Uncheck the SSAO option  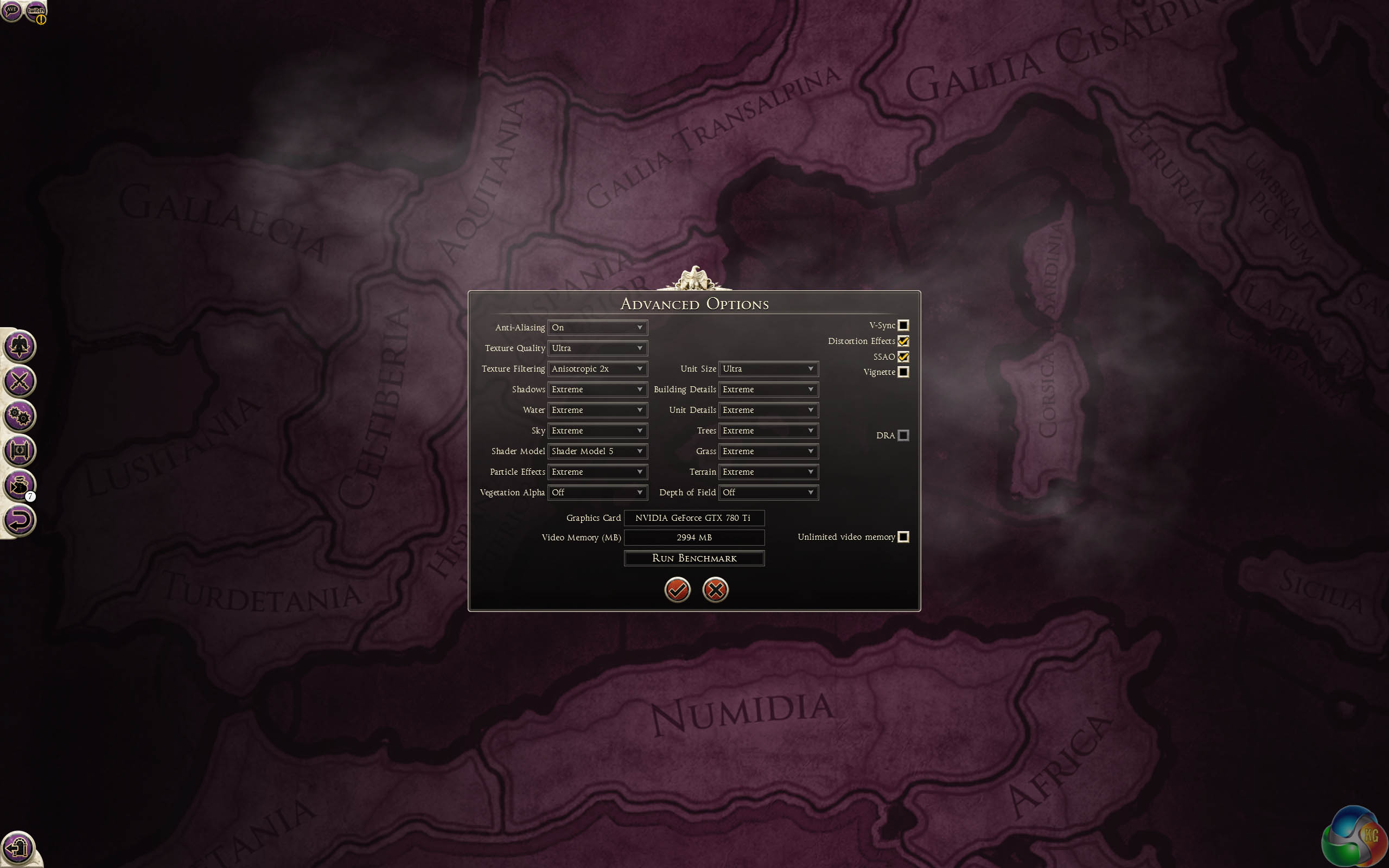(903, 356)
